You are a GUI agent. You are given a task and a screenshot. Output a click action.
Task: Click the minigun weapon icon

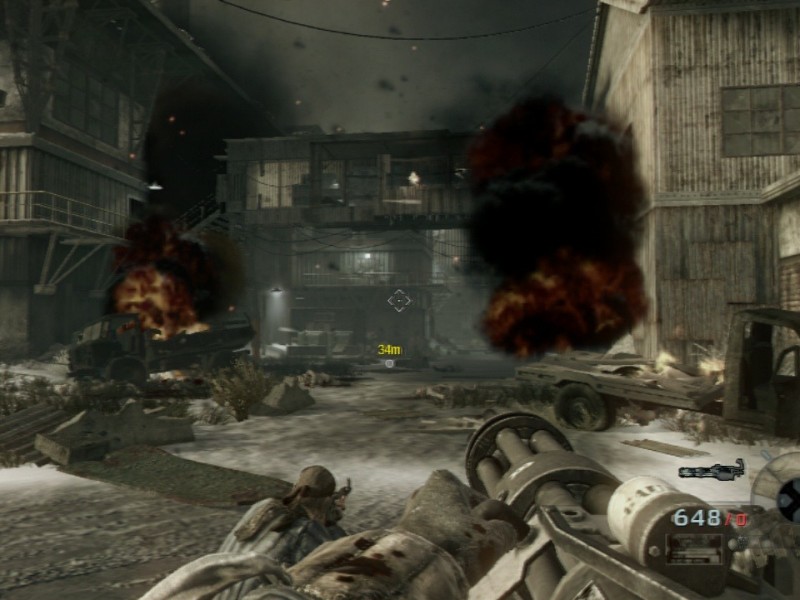(711, 469)
